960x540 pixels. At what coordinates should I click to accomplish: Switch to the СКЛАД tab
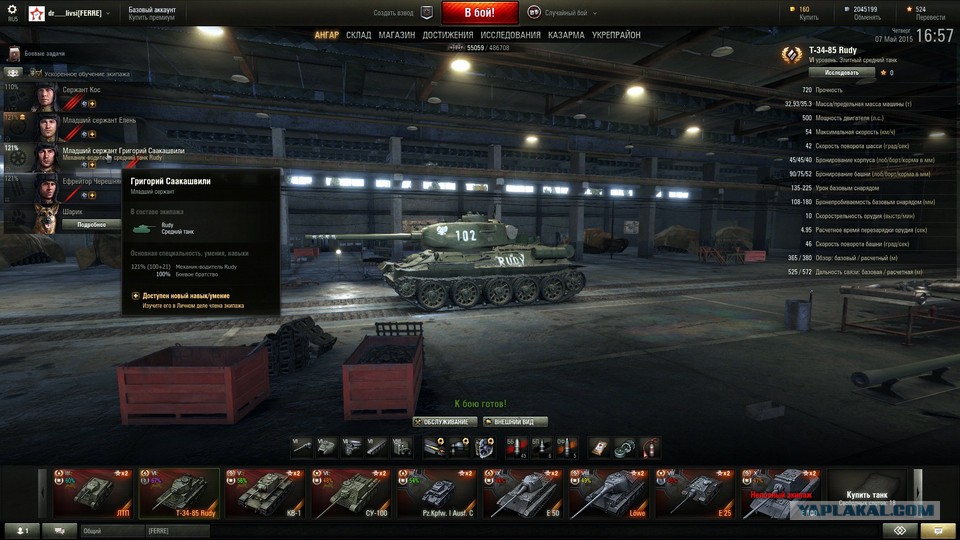click(x=359, y=35)
